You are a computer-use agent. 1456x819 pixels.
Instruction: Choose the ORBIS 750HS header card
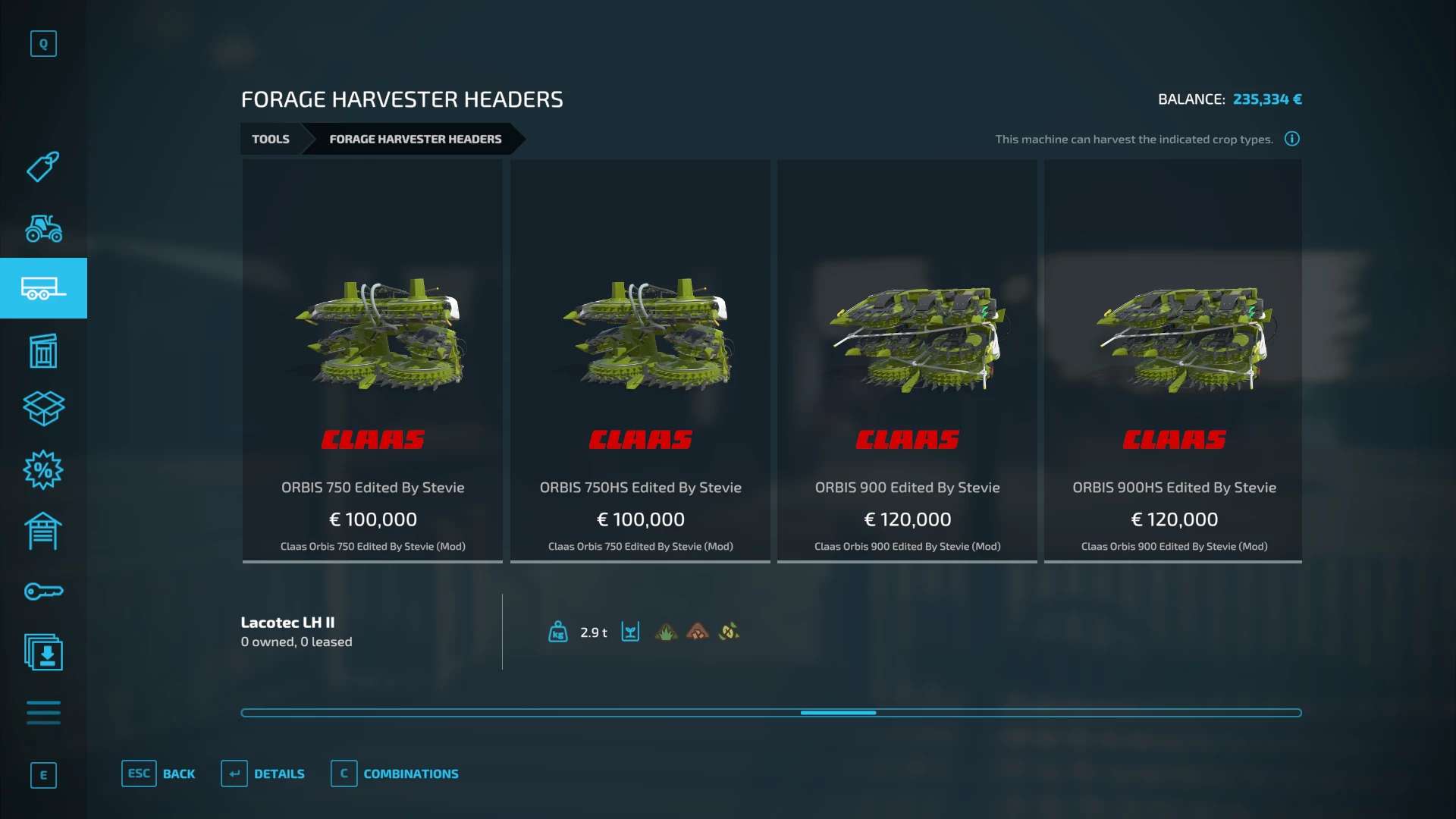(x=640, y=360)
